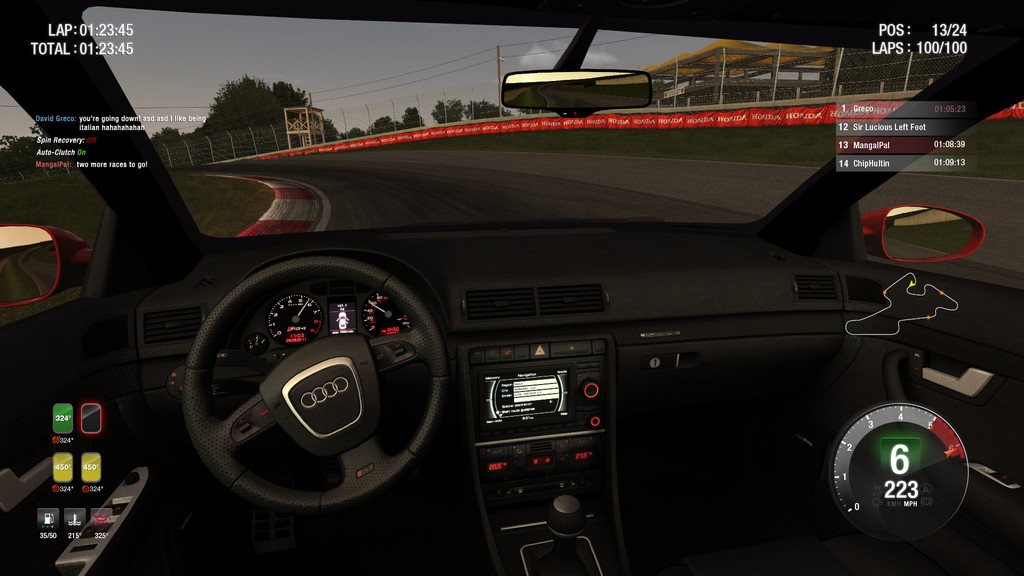Open the track outline minimap
Viewport: 1024px width, 576px height.
click(x=901, y=302)
